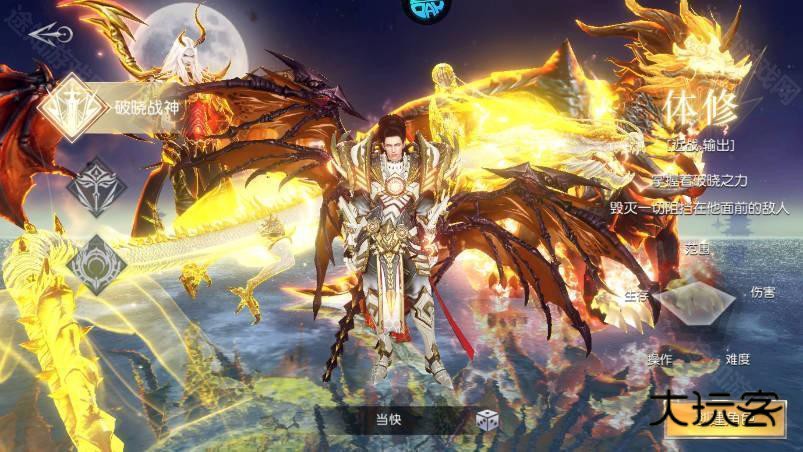
Task: Choose the third diamond class emblem
Action: pyautogui.click(x=97, y=263)
